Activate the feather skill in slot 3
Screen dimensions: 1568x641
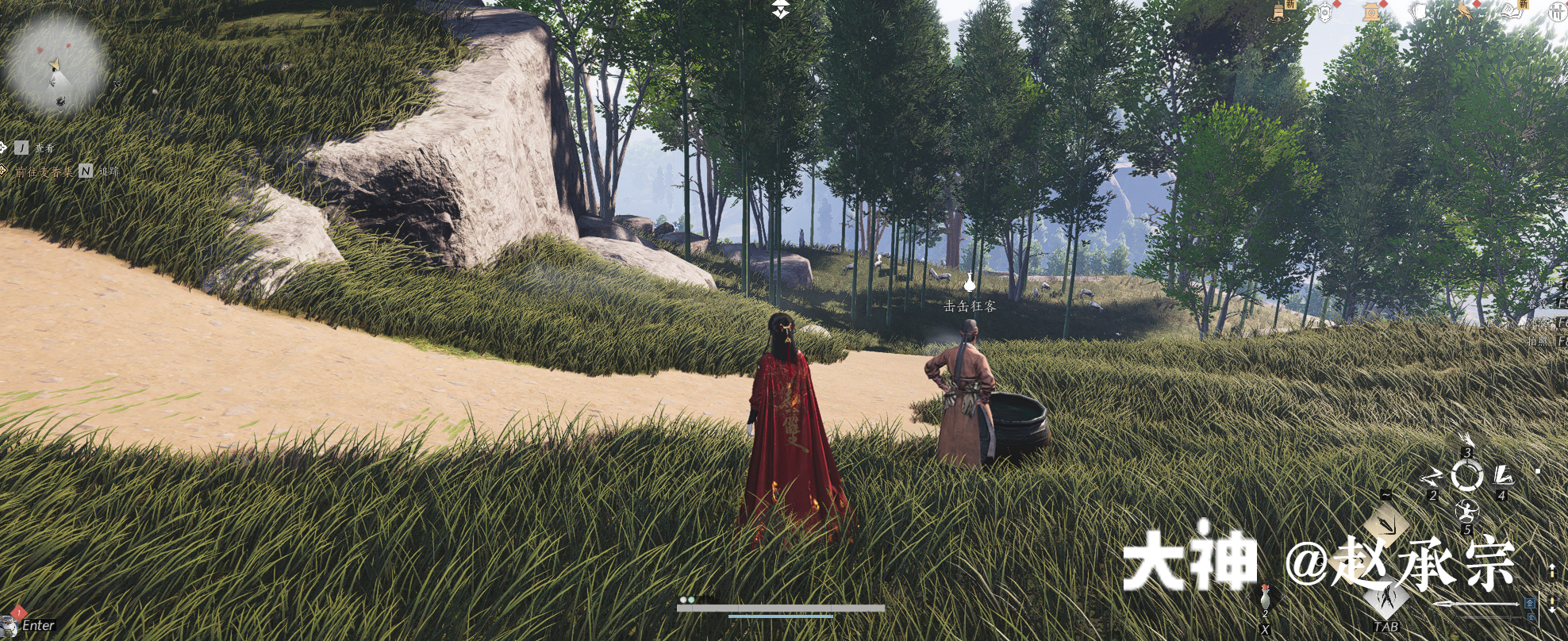1466,441
